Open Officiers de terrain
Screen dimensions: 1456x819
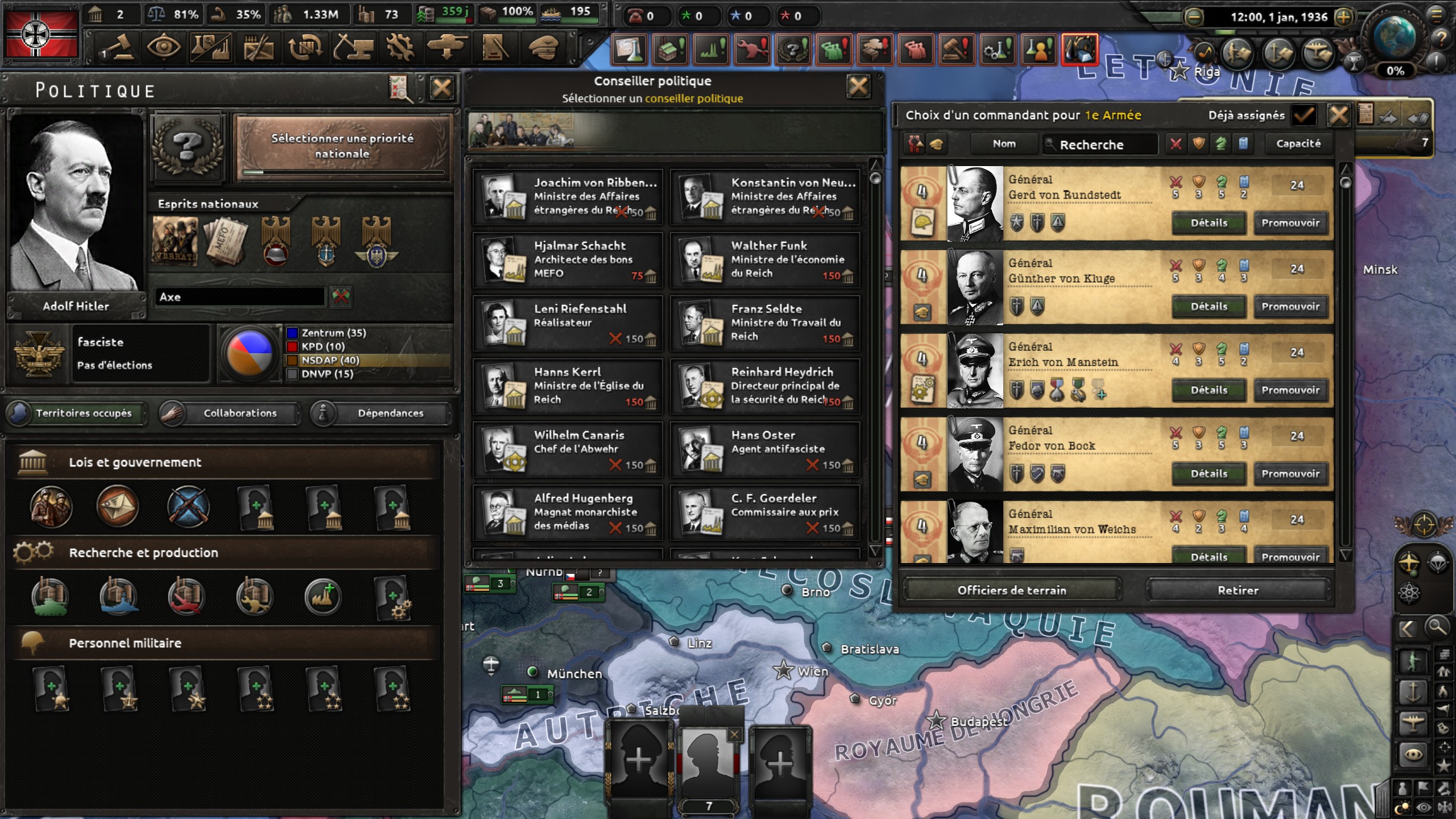(1012, 590)
